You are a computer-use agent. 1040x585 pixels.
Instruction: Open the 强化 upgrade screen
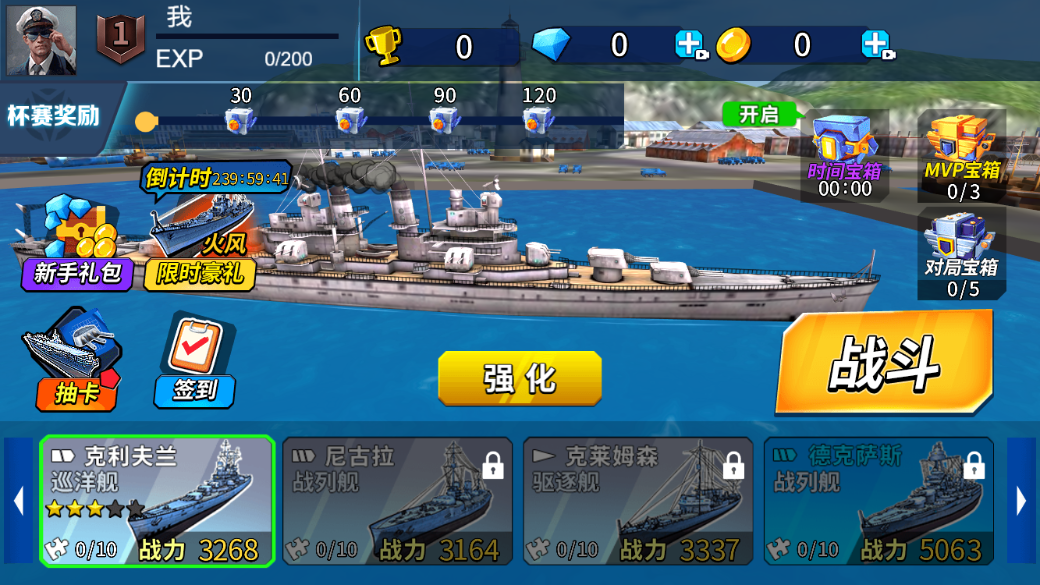point(519,378)
